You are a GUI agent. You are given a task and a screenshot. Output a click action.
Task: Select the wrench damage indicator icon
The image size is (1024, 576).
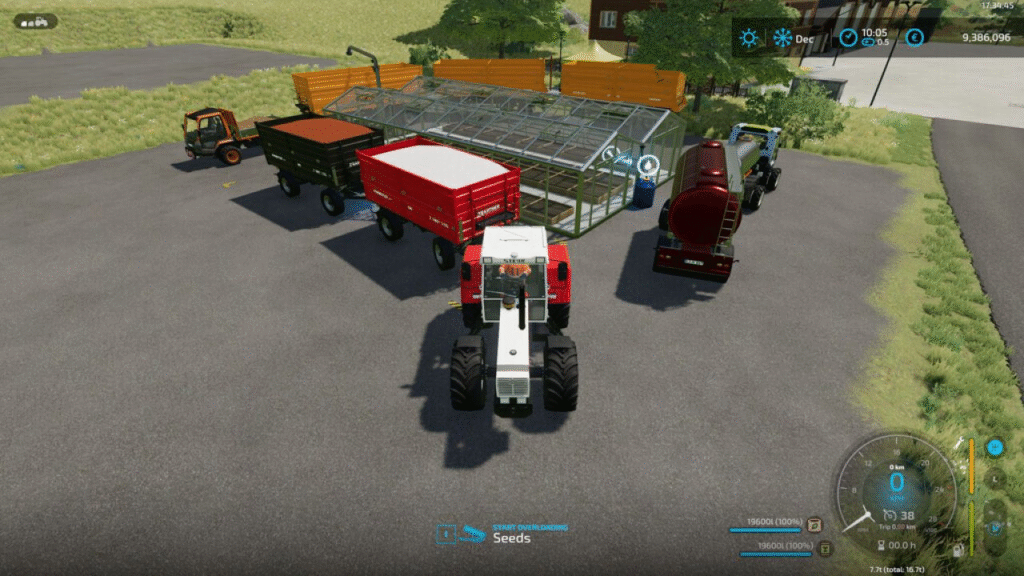[958, 442]
